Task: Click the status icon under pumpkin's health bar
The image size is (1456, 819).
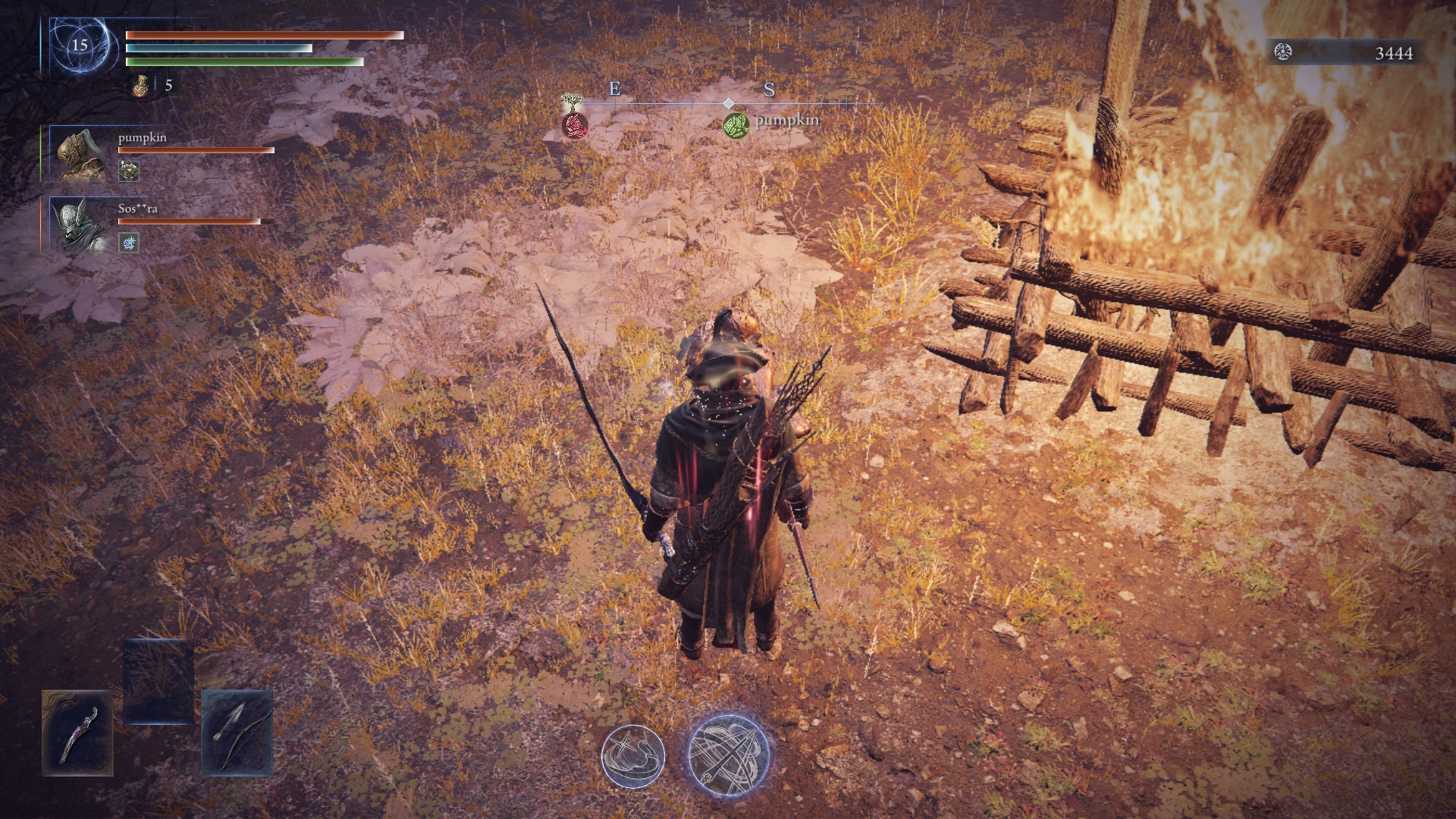Action: coord(129,171)
